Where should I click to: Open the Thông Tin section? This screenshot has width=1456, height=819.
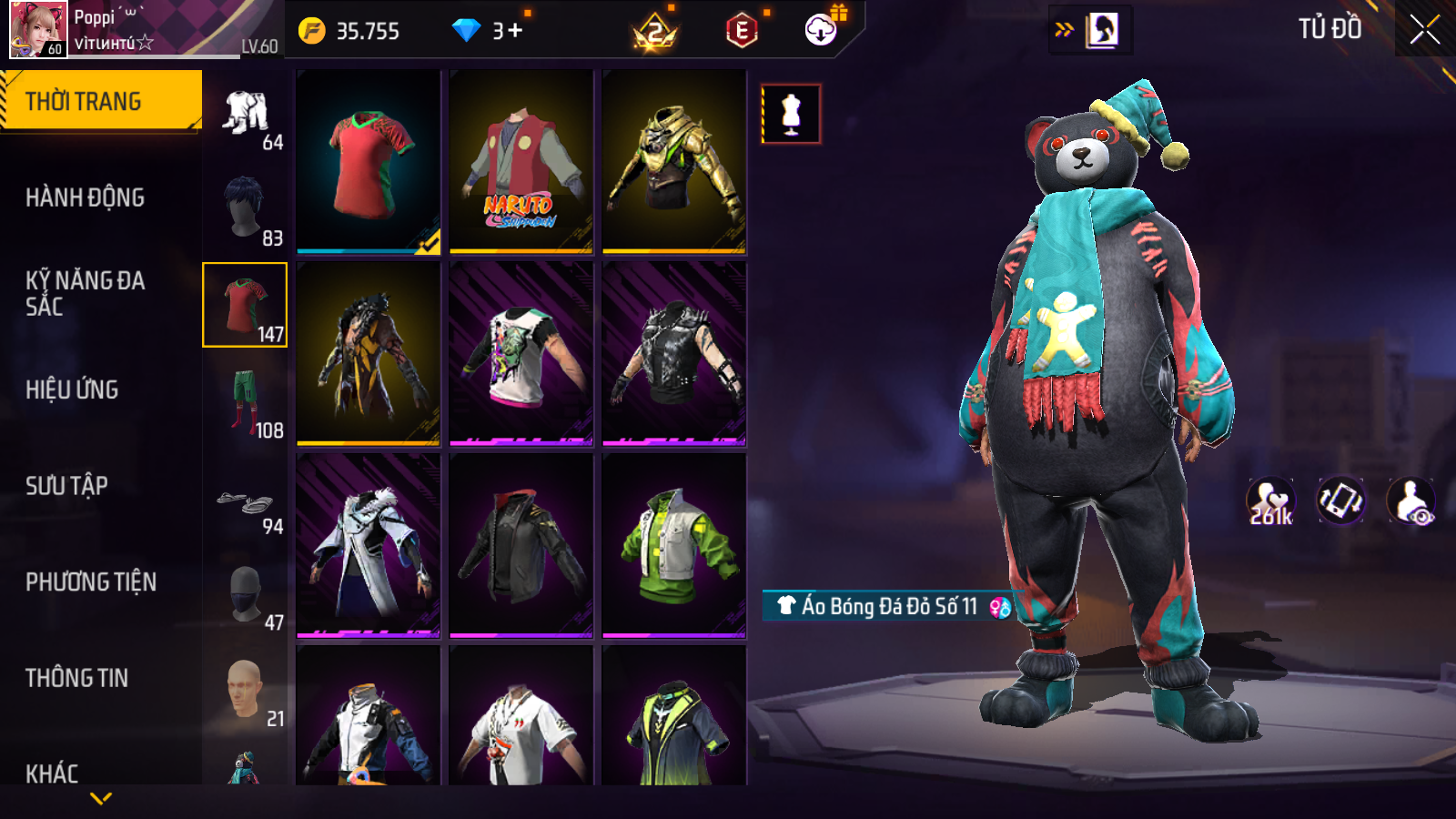pyautogui.click(x=76, y=678)
